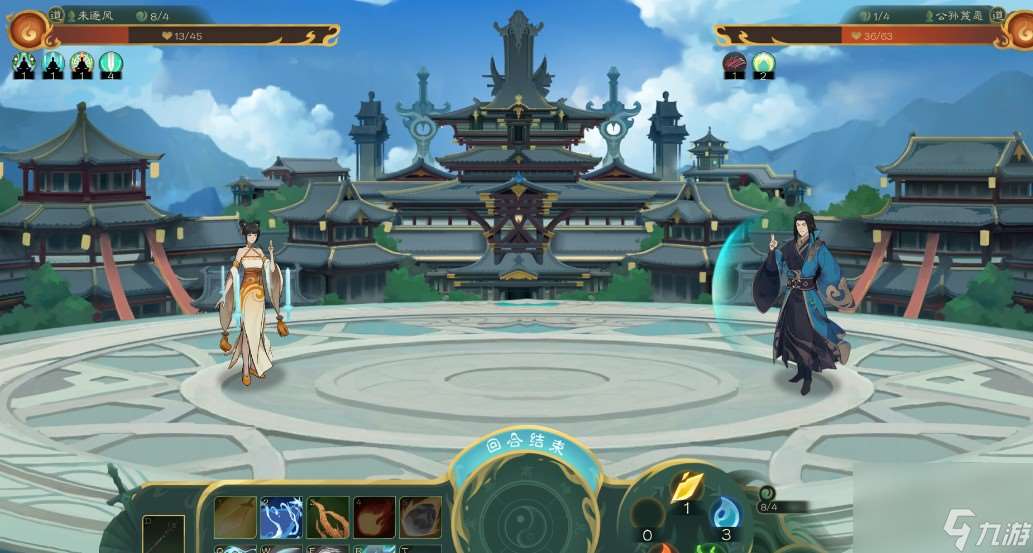Viewport: 1033px width, 553px height.
Task: Select the weapon slot left of the skill bar
Action: pos(163,534)
